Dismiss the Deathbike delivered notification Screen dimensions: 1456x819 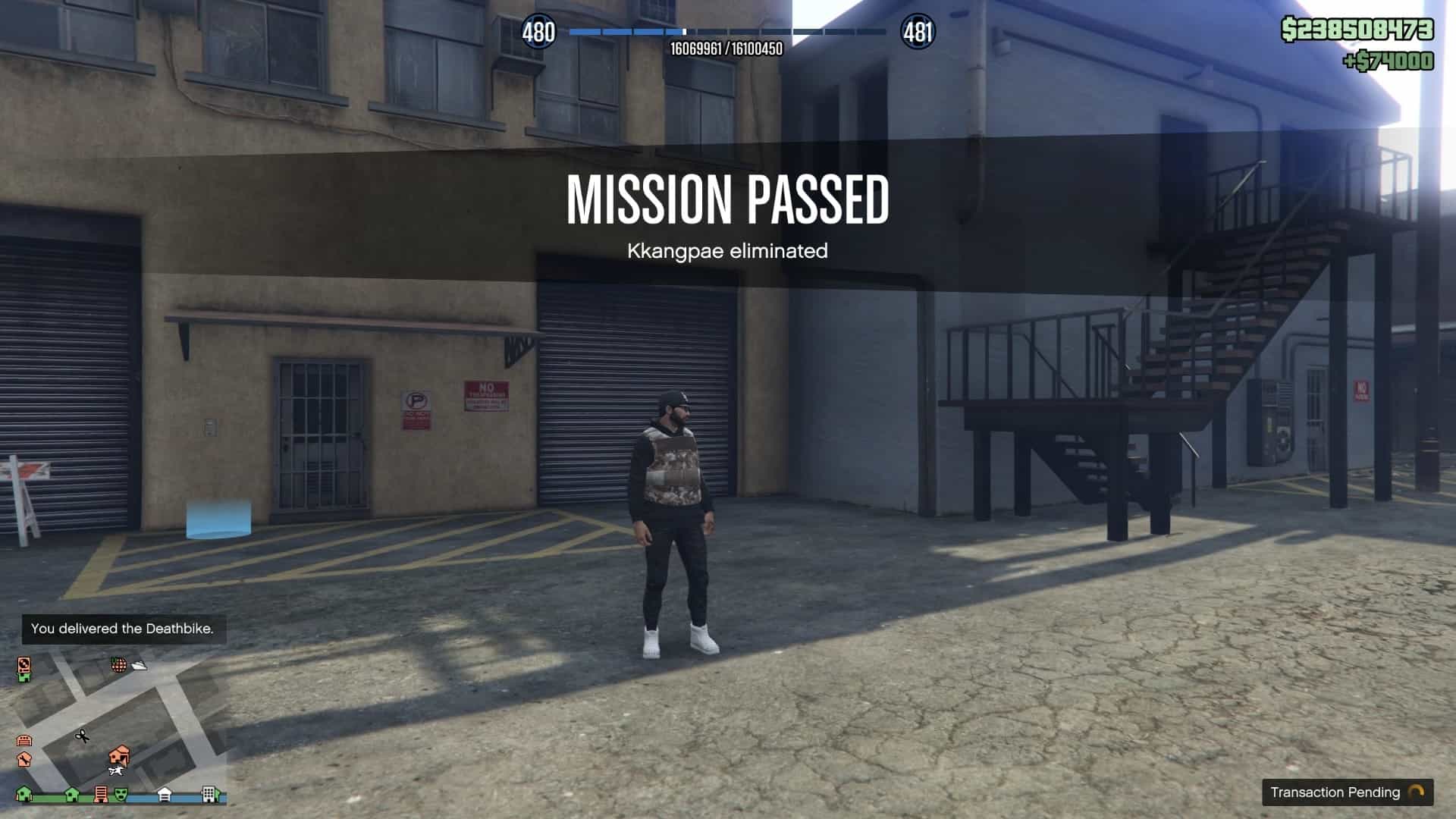123,629
